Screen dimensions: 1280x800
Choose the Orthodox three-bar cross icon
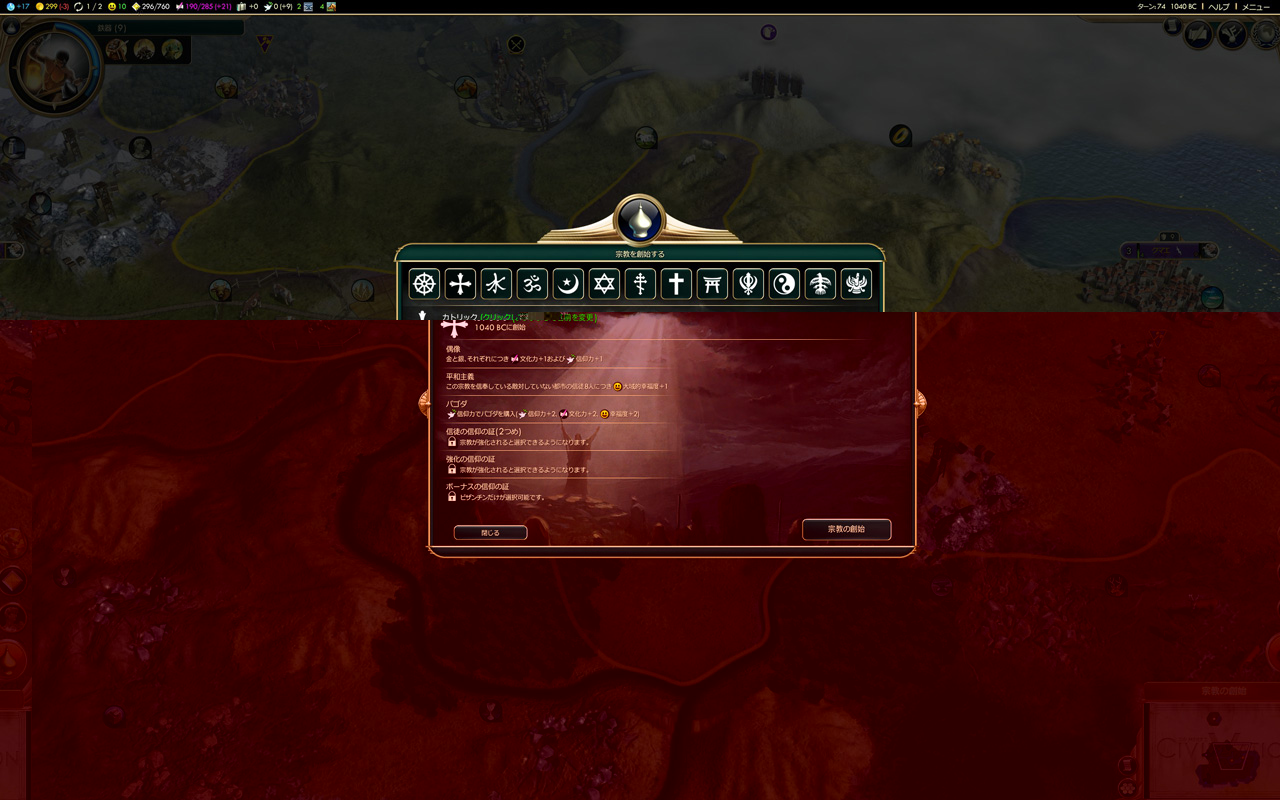[x=640, y=284]
